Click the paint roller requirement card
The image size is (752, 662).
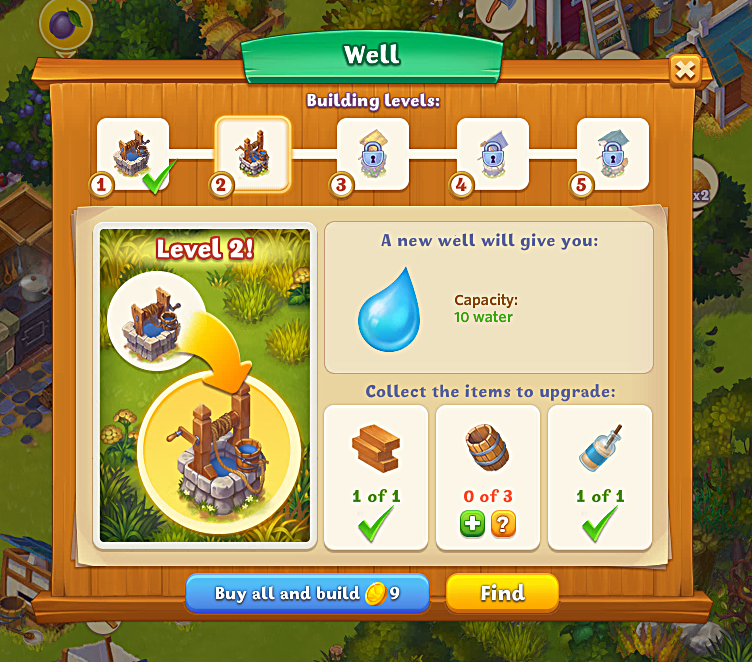[x=600, y=476]
